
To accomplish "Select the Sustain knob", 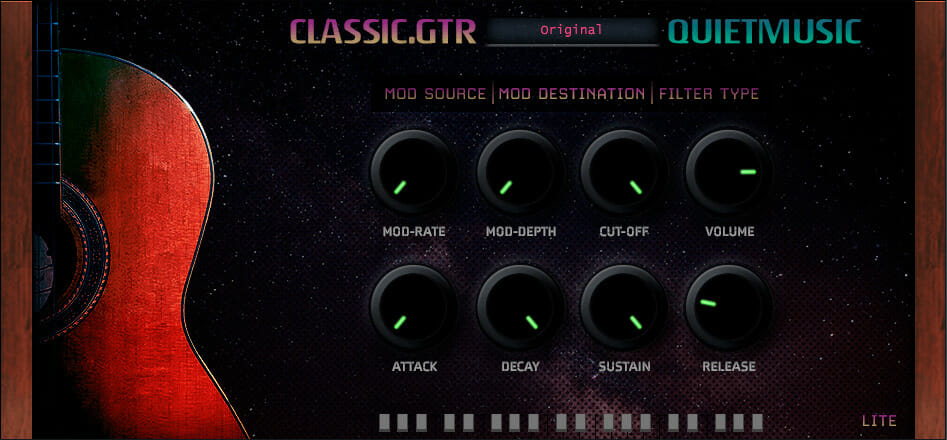I will click(x=624, y=308).
